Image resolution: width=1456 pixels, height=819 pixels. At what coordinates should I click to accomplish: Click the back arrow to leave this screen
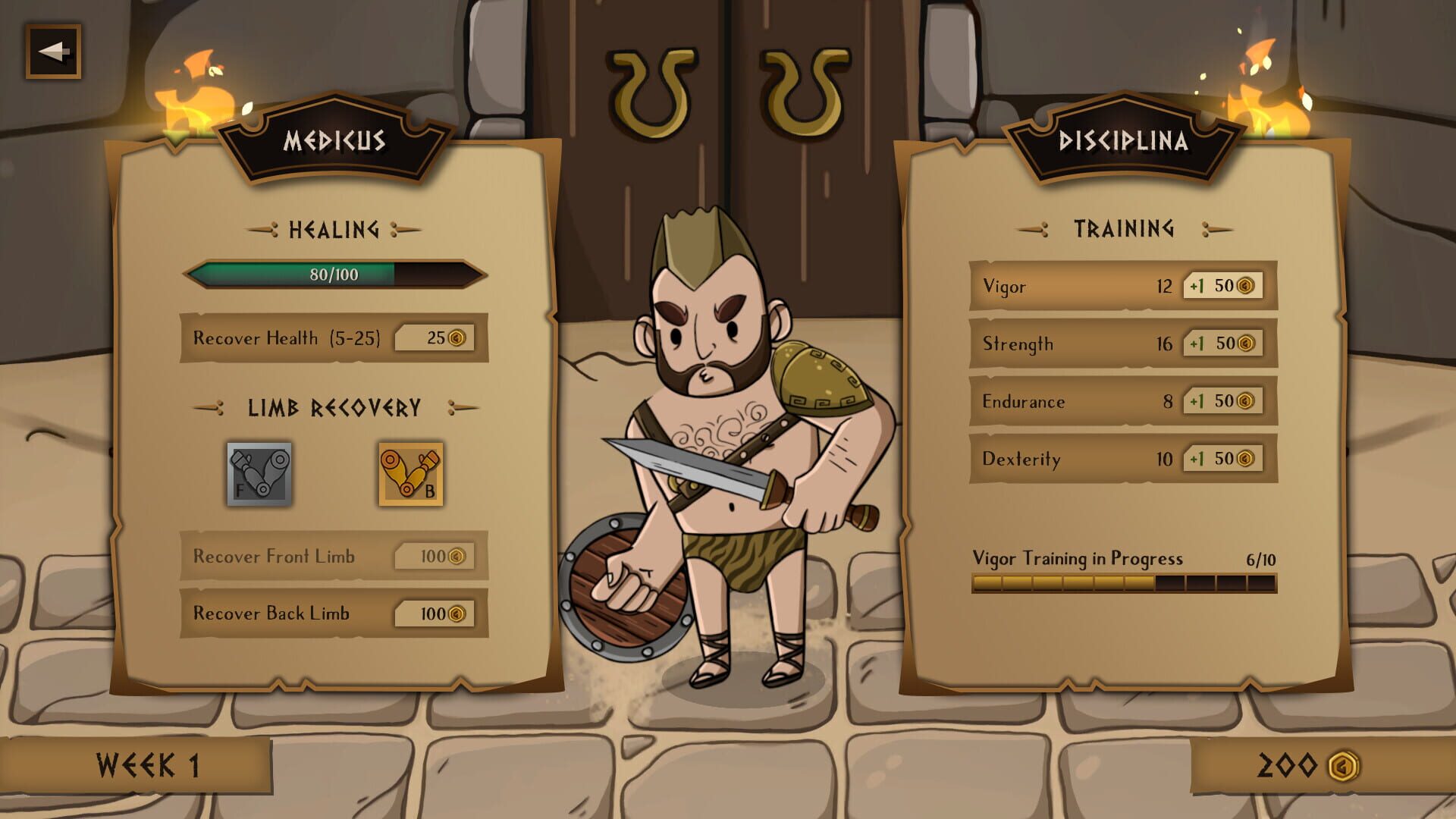tap(53, 52)
